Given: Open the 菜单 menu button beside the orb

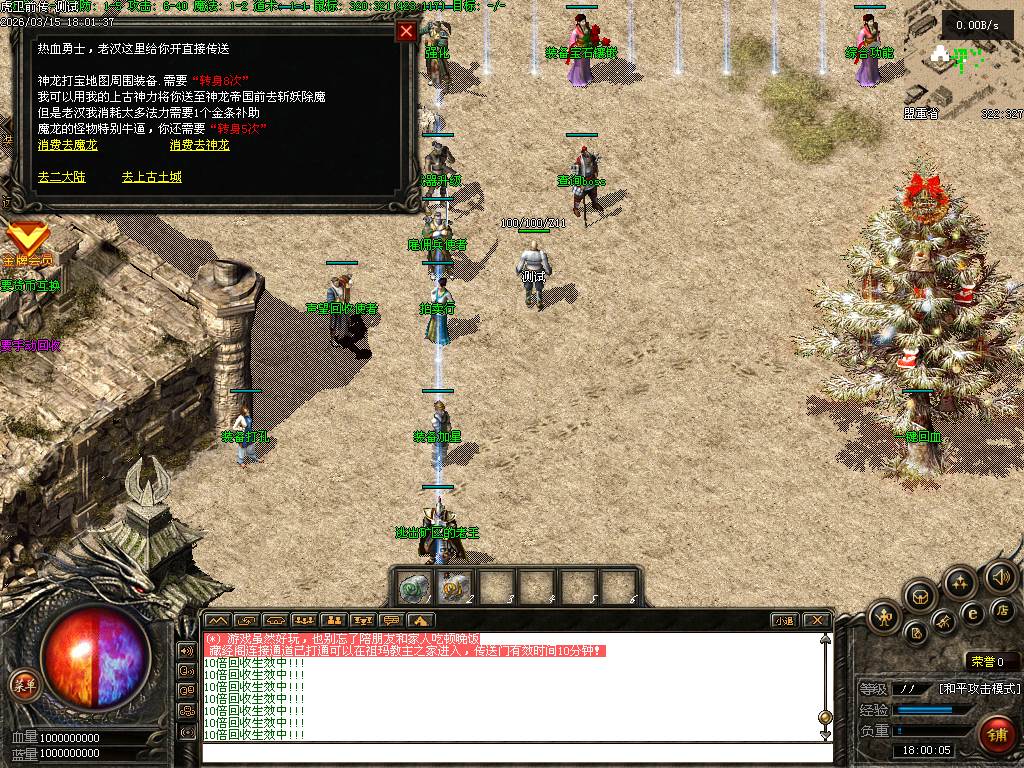Looking at the screenshot, I should point(24,686).
